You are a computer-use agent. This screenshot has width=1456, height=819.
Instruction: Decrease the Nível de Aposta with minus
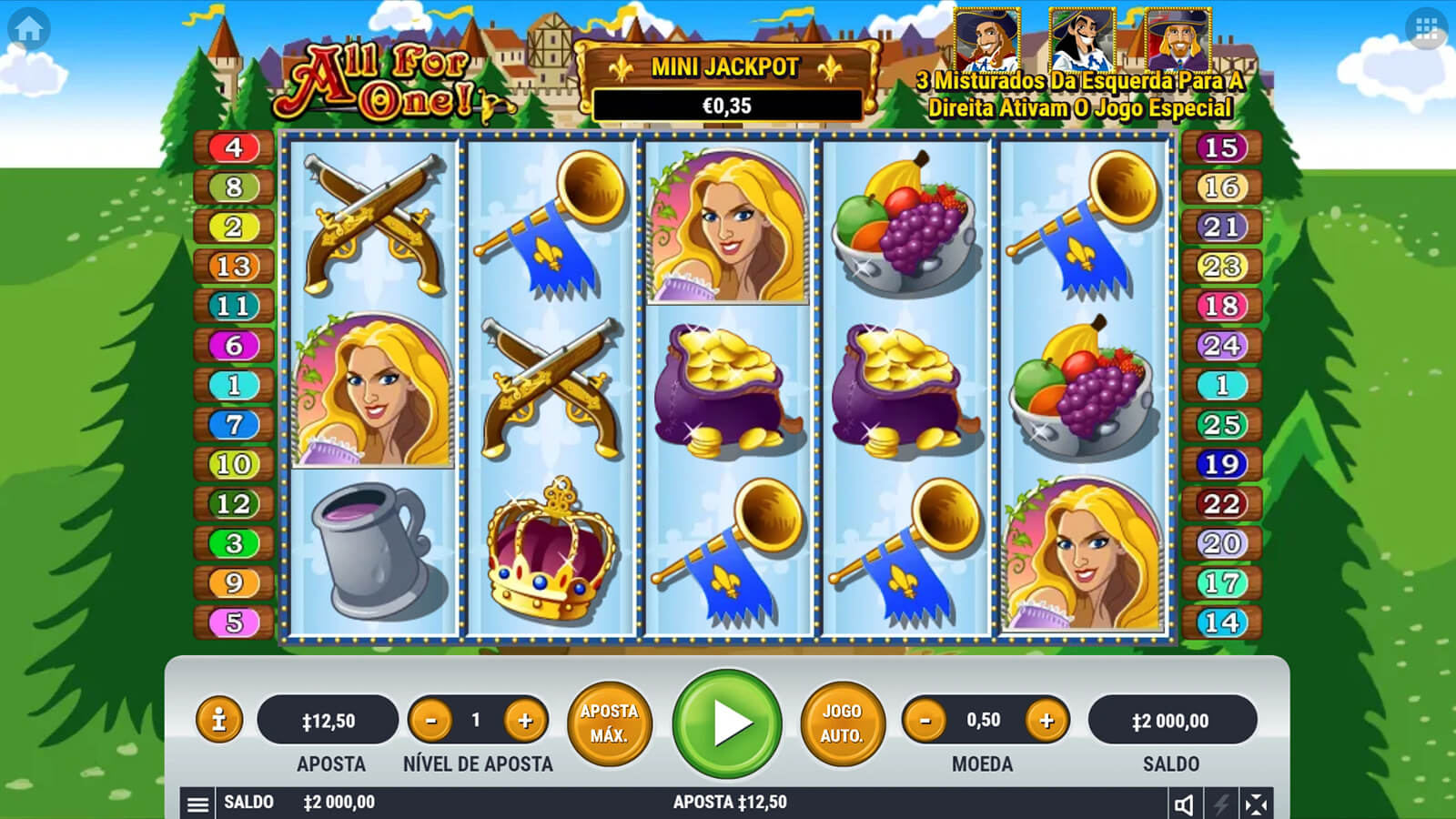431,721
